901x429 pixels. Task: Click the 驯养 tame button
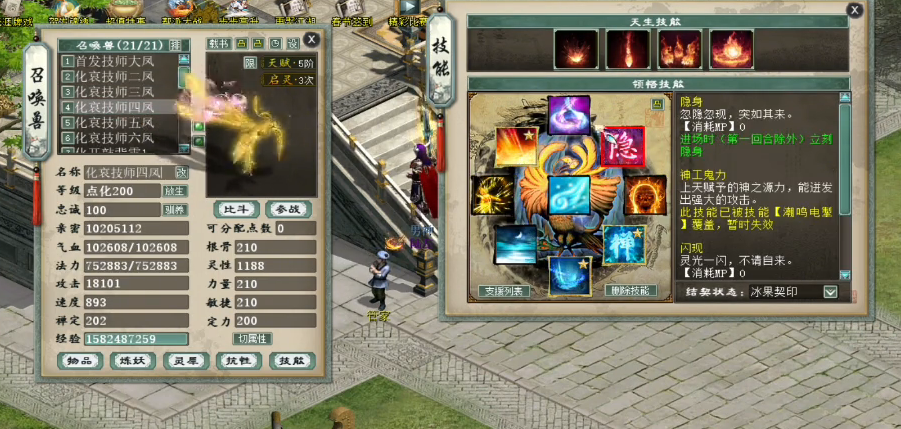click(175, 210)
